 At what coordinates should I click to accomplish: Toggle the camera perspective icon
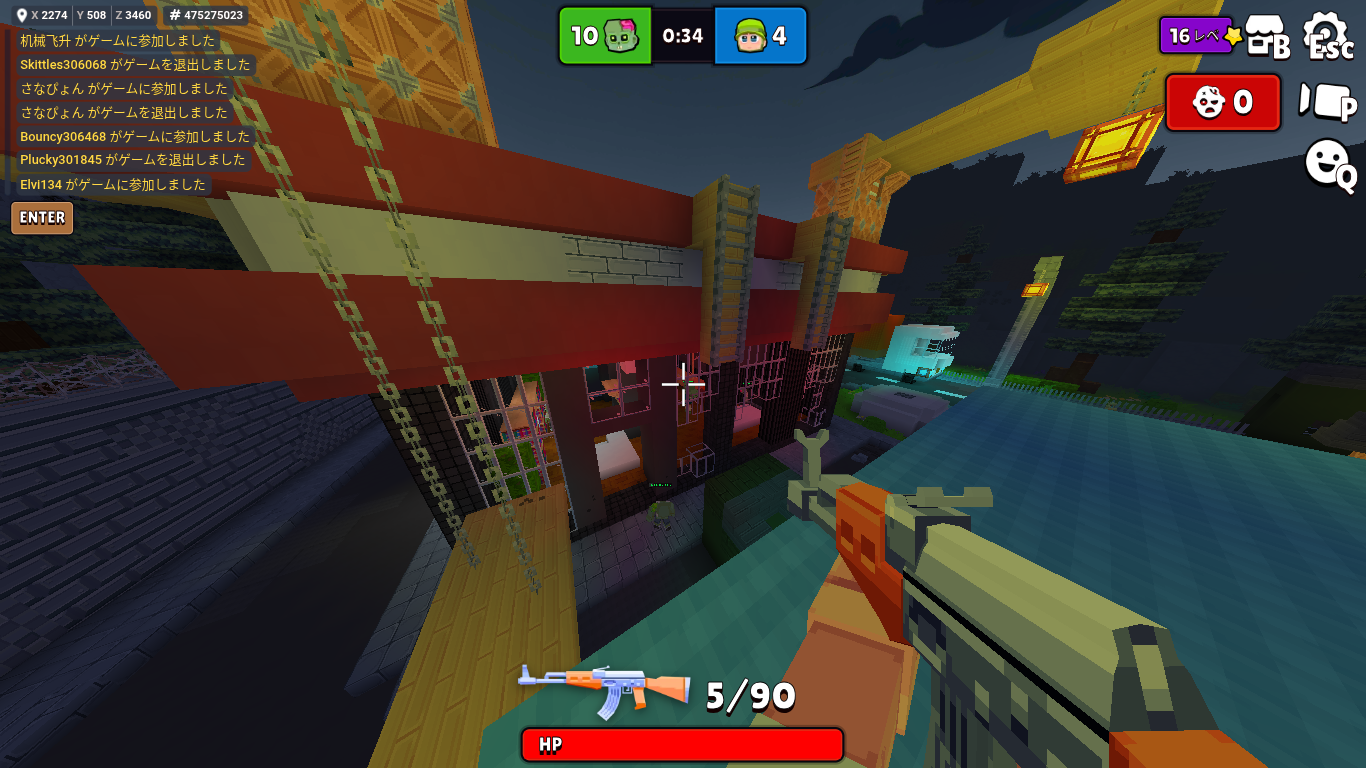point(1327,102)
